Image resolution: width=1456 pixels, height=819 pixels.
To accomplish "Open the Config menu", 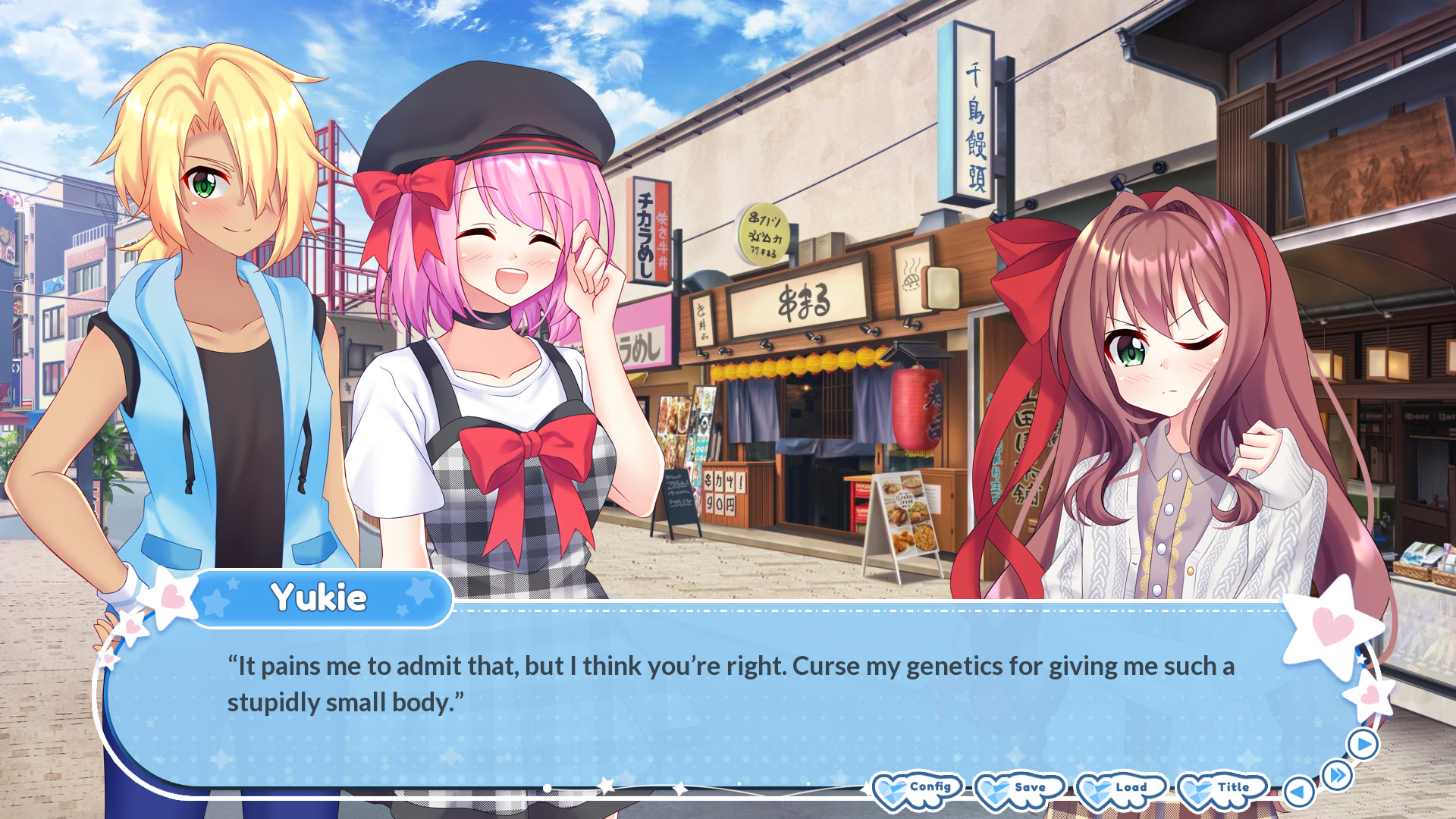I will point(918,789).
